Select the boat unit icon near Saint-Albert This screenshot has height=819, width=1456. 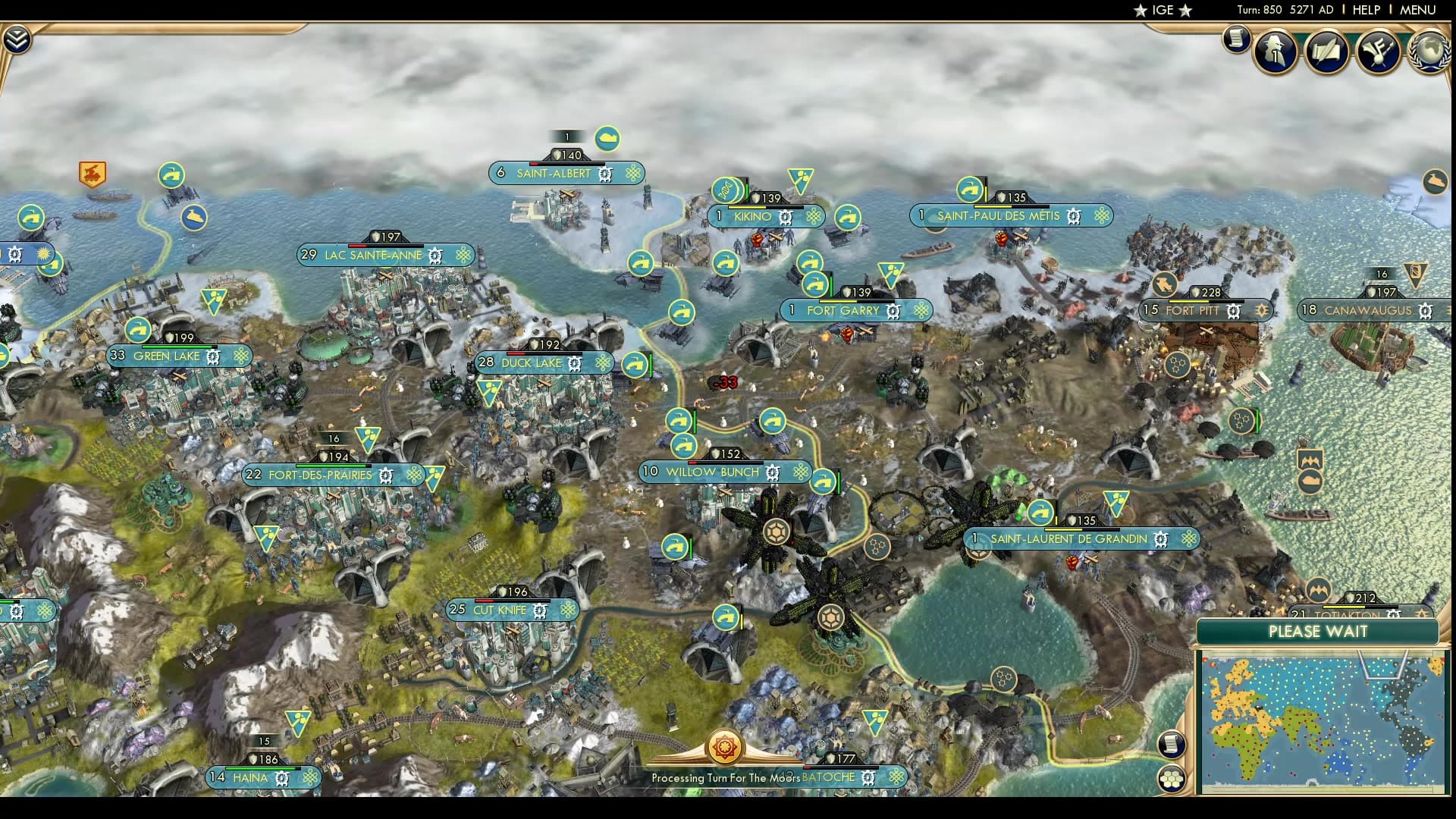[x=607, y=137]
